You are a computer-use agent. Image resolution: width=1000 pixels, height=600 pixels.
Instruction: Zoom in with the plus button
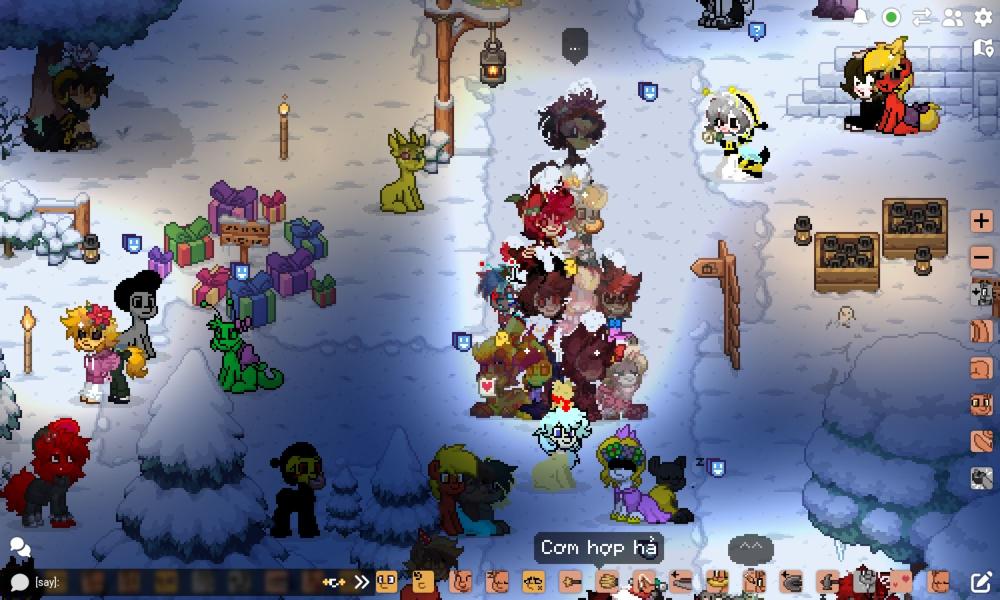click(x=982, y=220)
